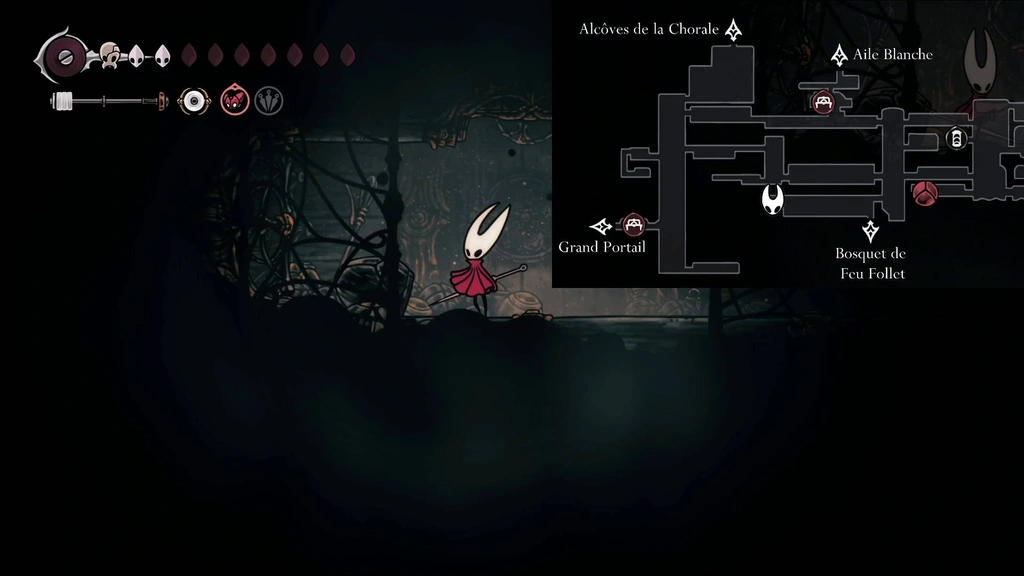The height and width of the screenshot is (576, 1024).
Task: Click the Alcôves de la Chorale exit marker
Action: [734, 30]
